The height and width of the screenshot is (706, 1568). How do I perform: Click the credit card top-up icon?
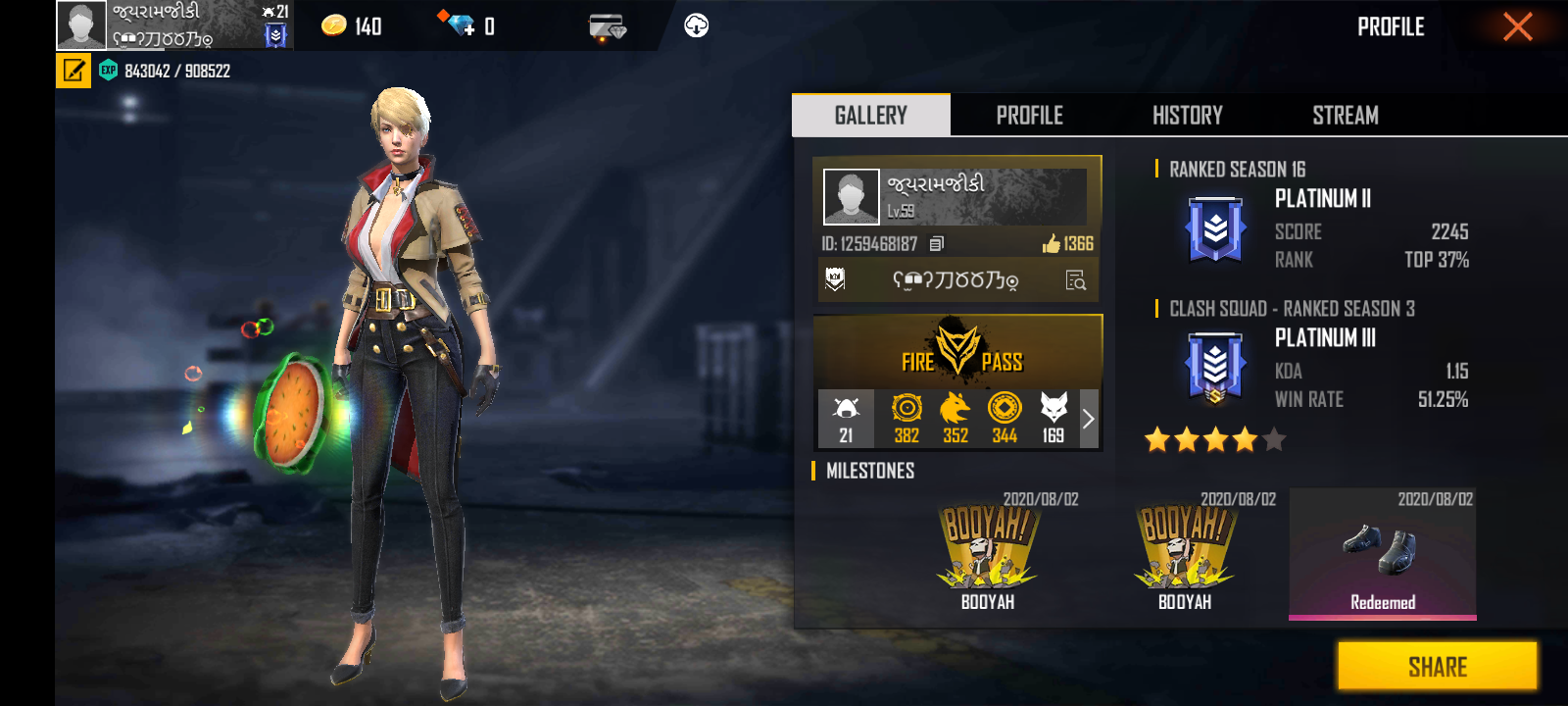608,26
